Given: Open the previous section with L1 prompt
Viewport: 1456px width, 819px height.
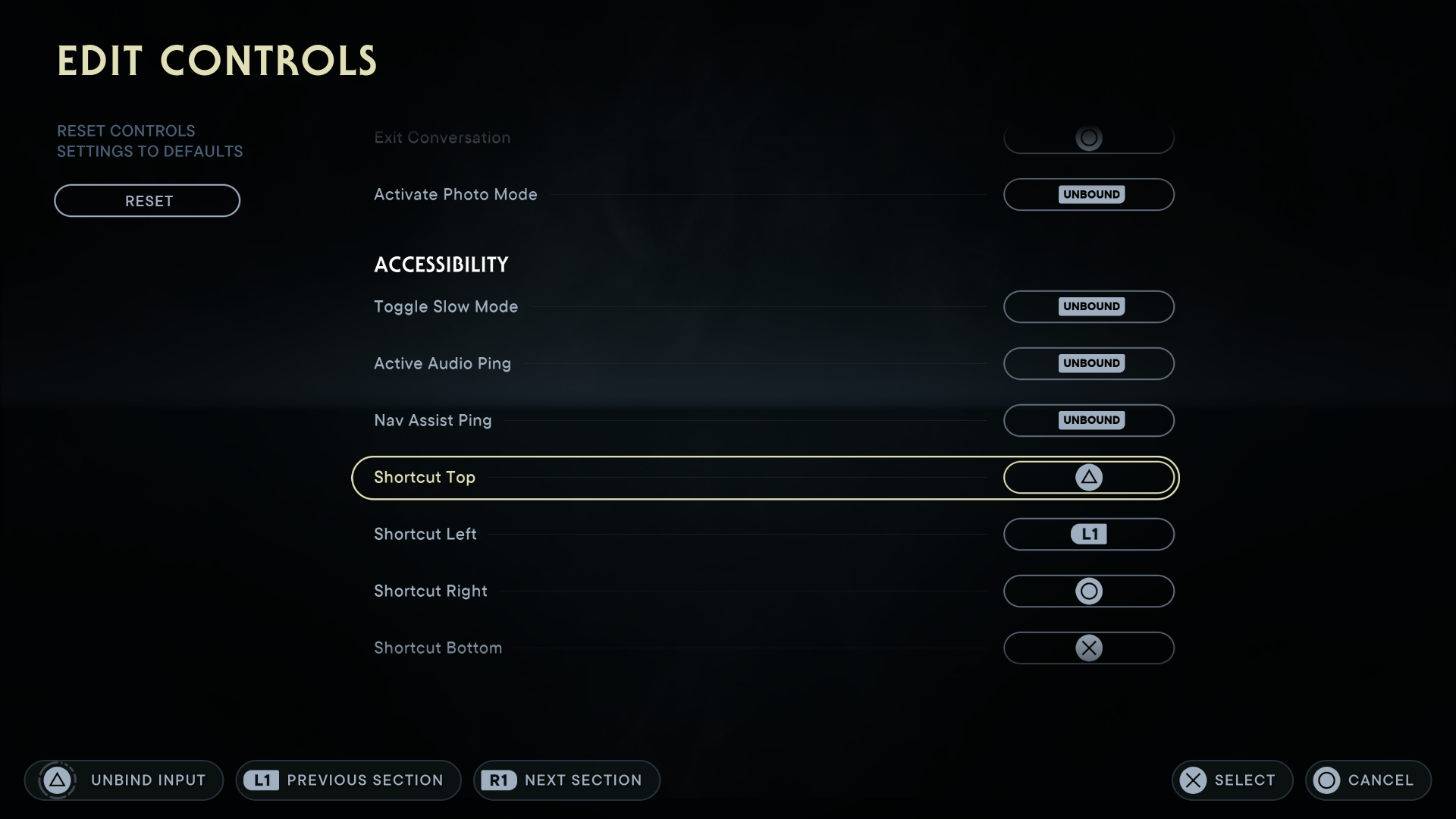Looking at the screenshot, I should [347, 780].
